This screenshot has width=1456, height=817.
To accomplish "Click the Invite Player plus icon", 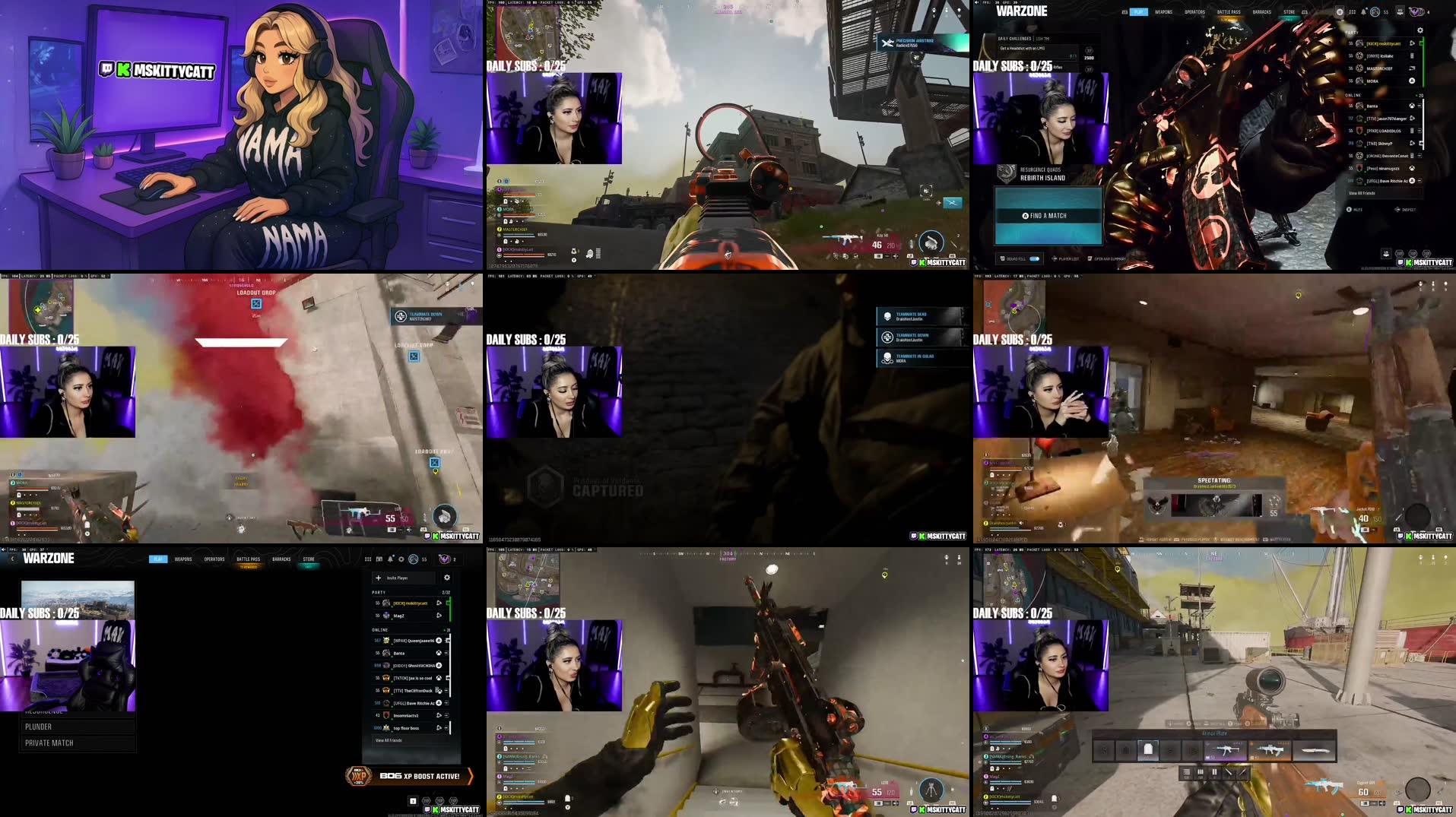I will coord(379,578).
